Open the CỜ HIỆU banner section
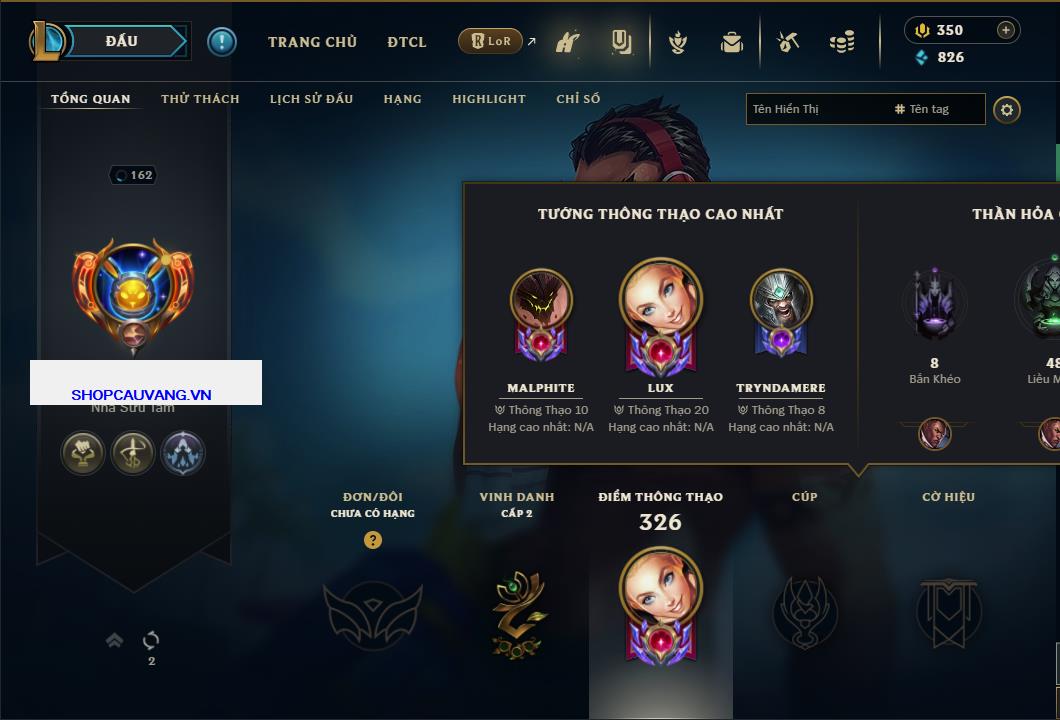1060x720 pixels. pos(948,612)
